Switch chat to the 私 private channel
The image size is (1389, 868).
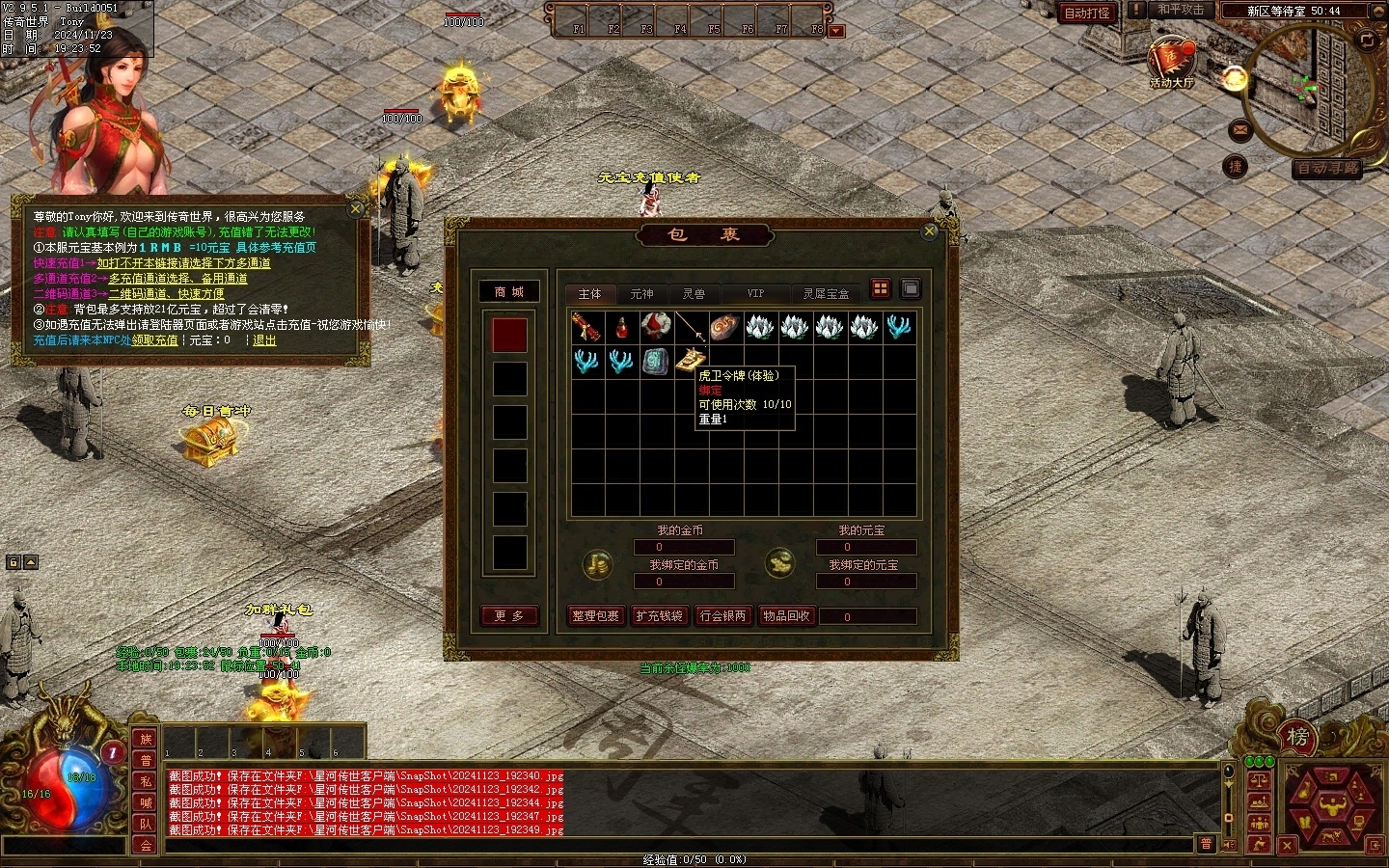(146, 781)
